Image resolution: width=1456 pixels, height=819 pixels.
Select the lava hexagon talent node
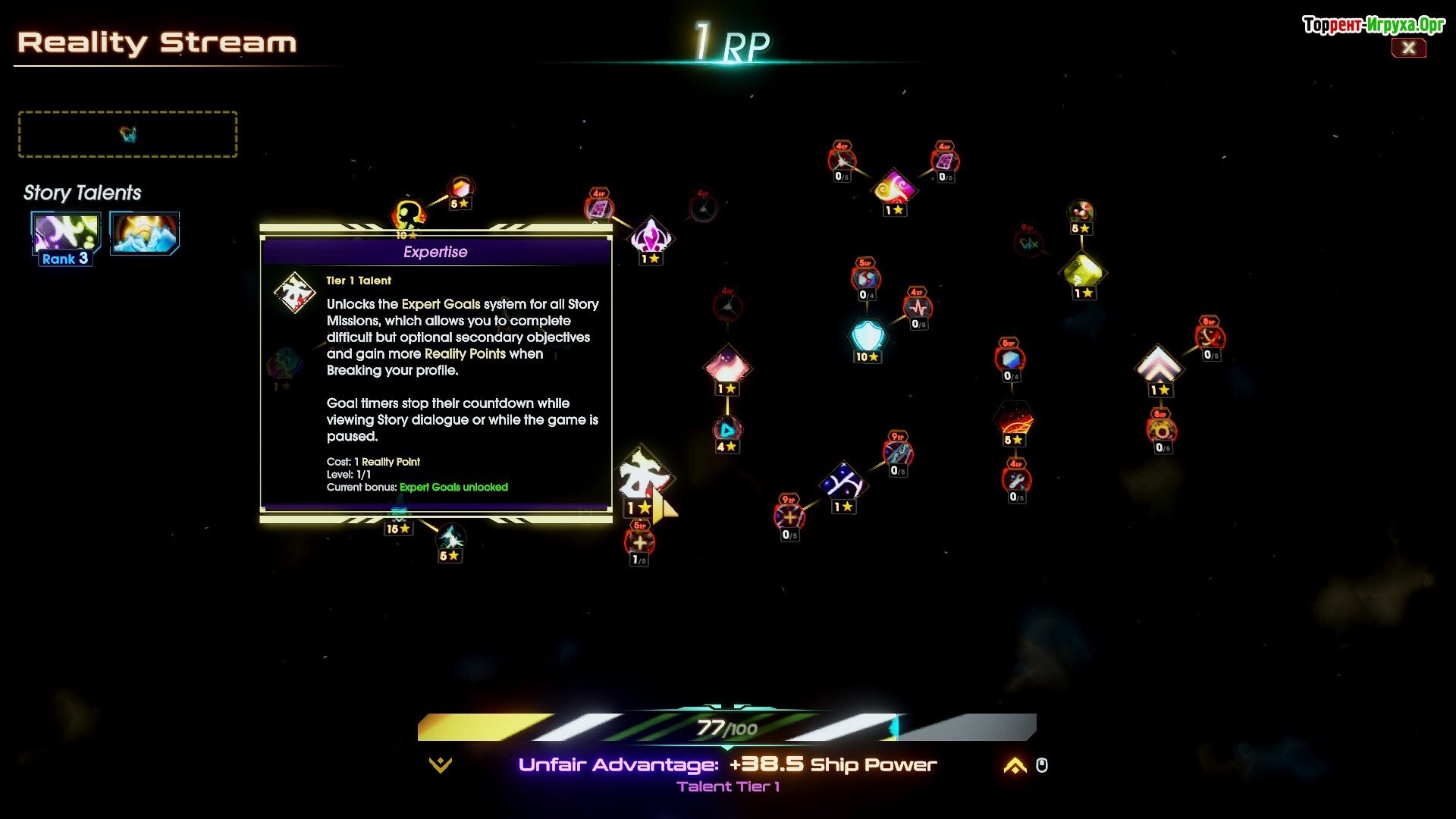(x=1014, y=418)
